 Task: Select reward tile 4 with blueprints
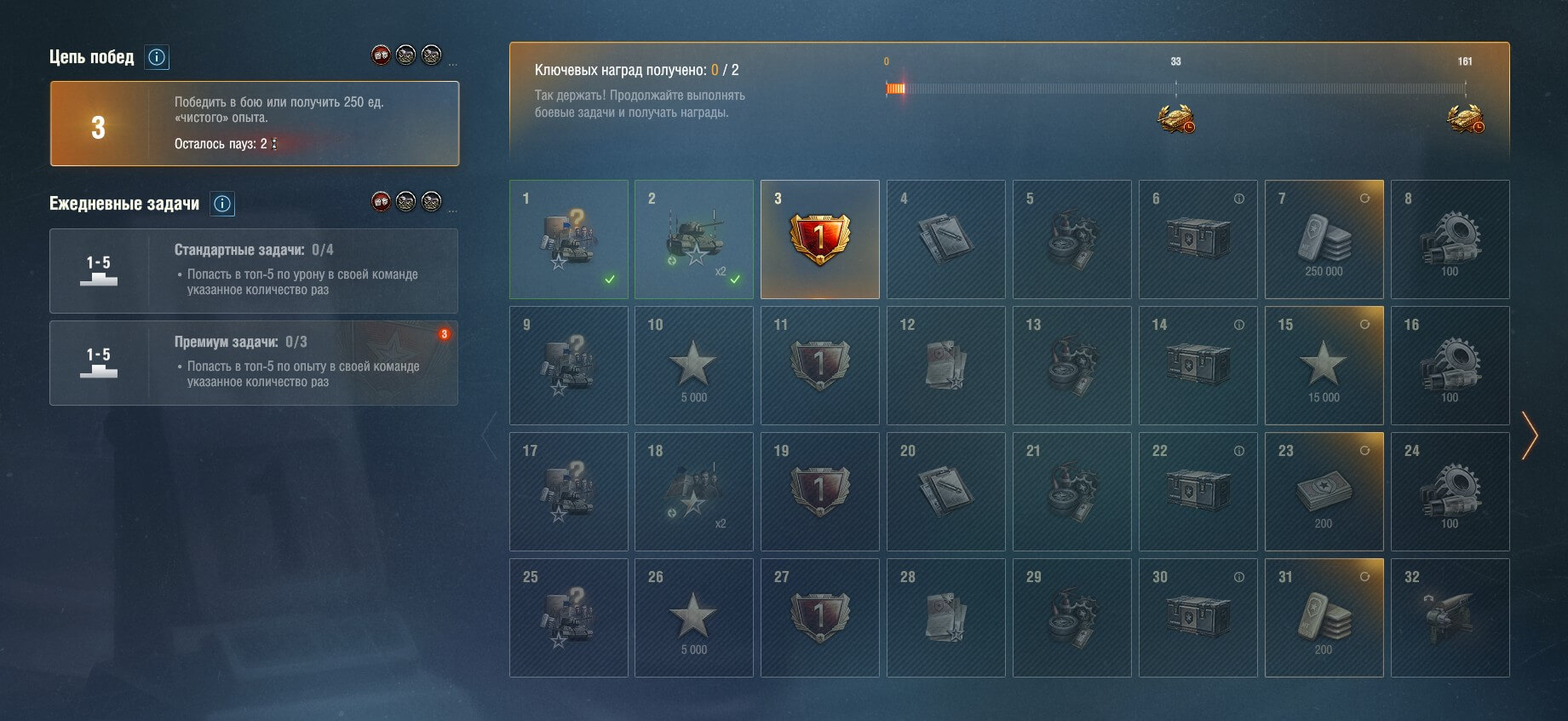pos(945,239)
